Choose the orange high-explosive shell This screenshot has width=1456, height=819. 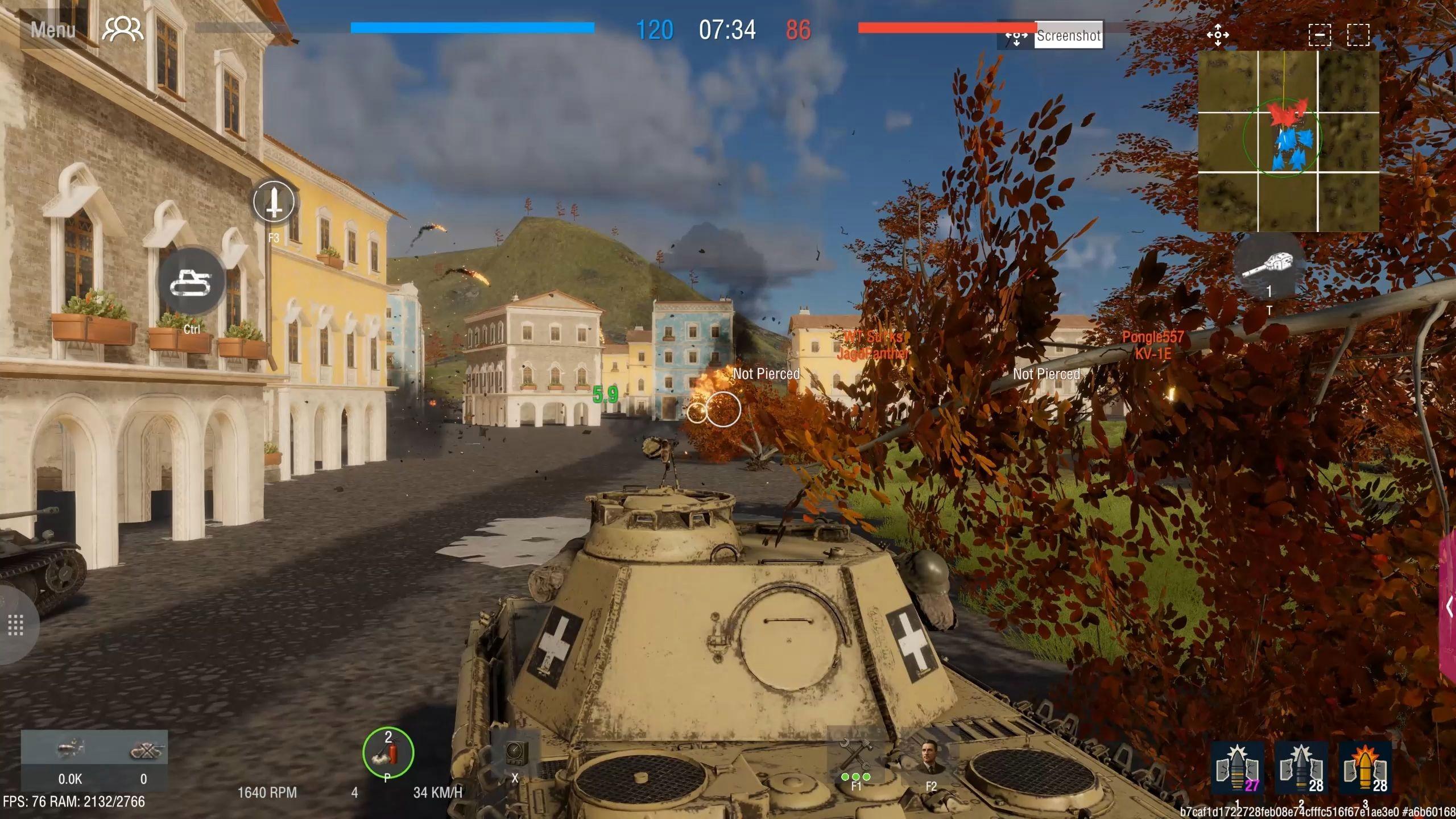[x=1365, y=768]
